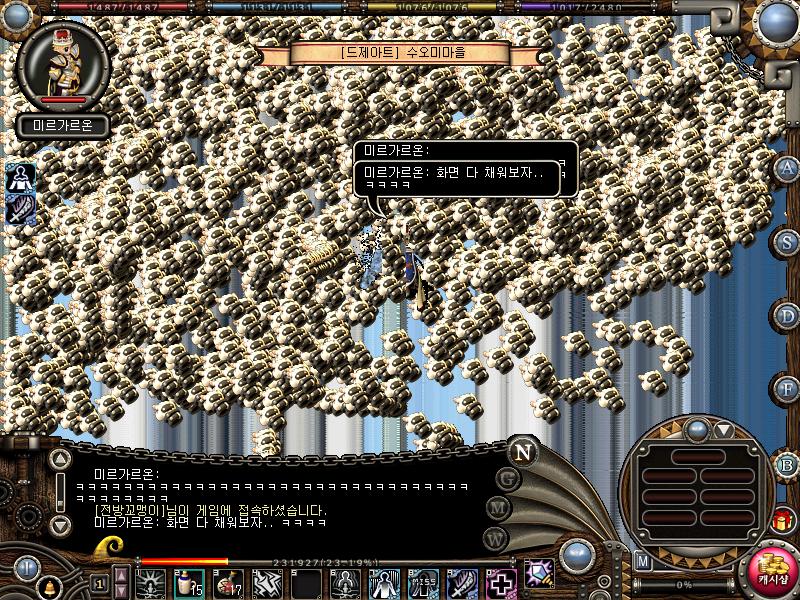Select the round S button
Screen dimensions: 800x600
coord(788,242)
